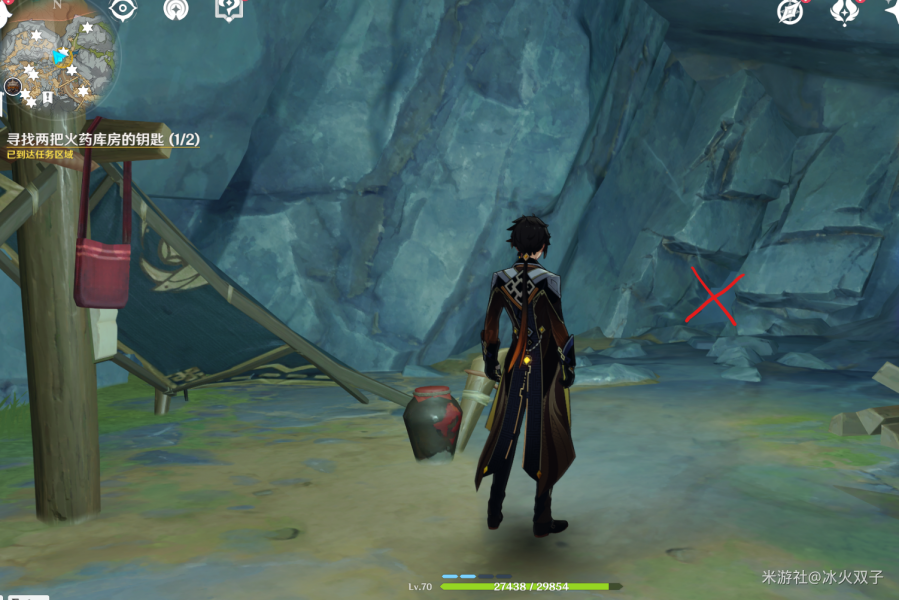Image resolution: width=899 pixels, height=600 pixels.
Task: Open the winged battle pass icon
Action: point(843,11)
